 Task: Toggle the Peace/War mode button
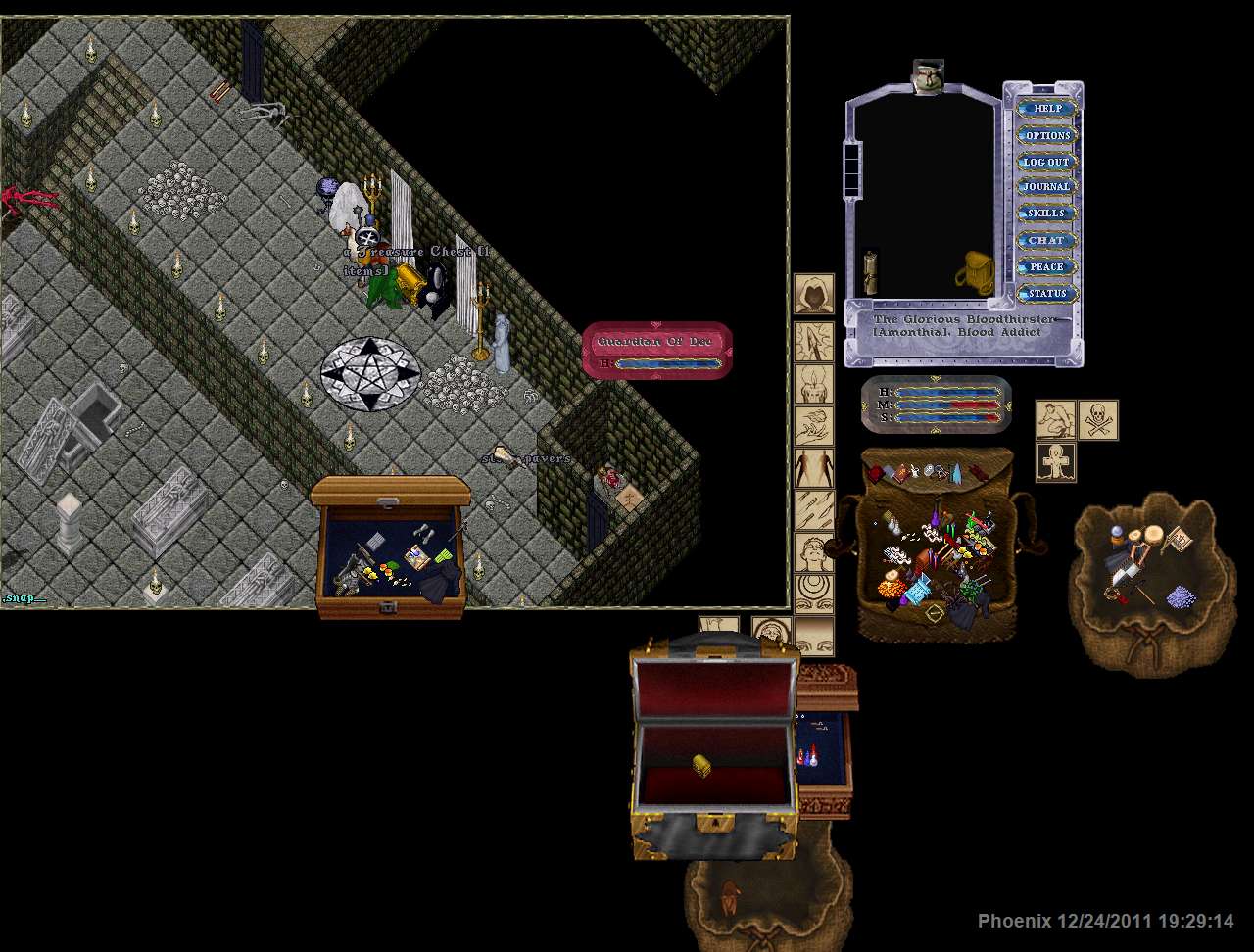pos(1047,266)
